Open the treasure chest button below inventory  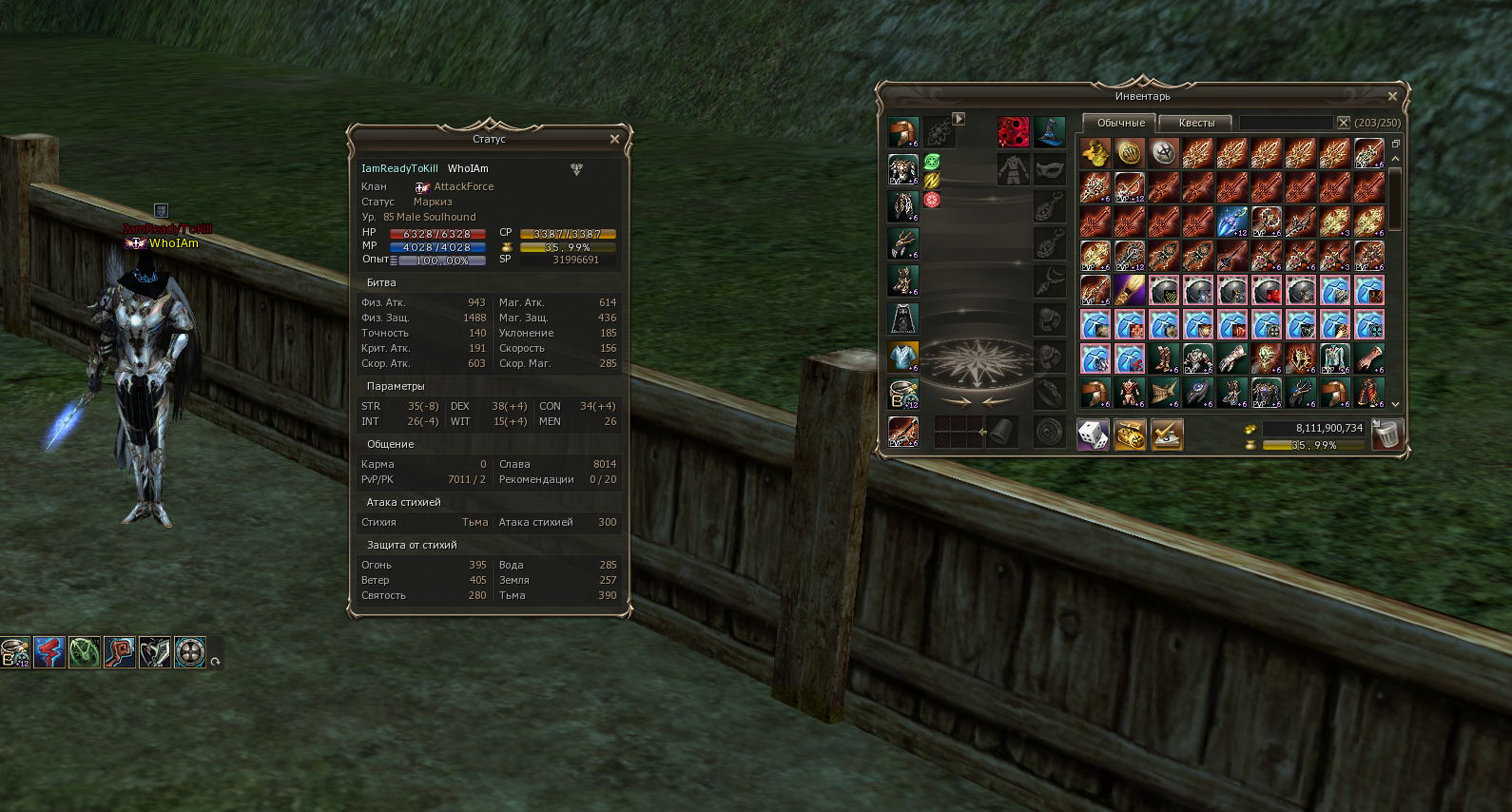(x=1130, y=435)
